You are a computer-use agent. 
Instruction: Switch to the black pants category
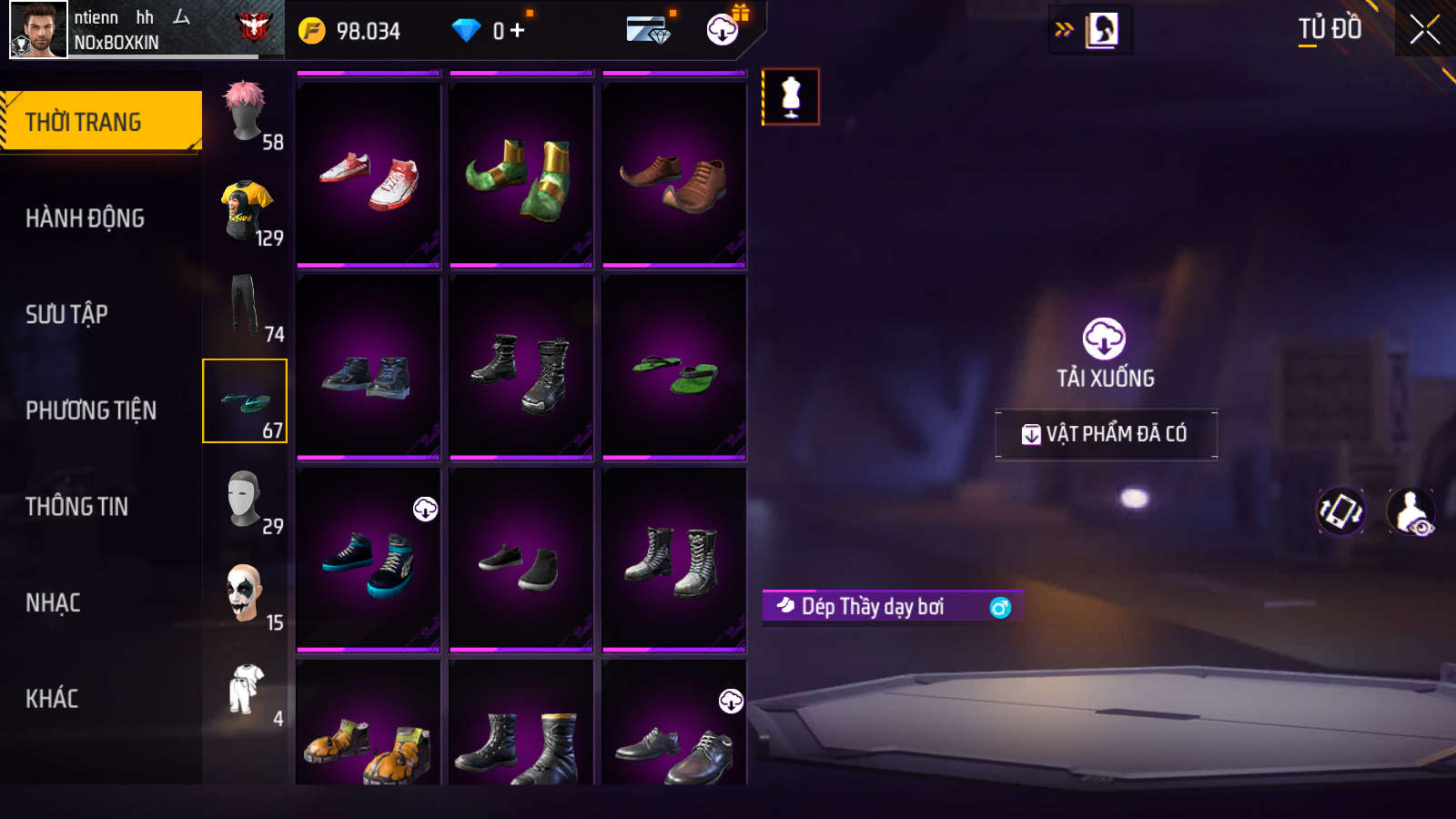coord(246,306)
